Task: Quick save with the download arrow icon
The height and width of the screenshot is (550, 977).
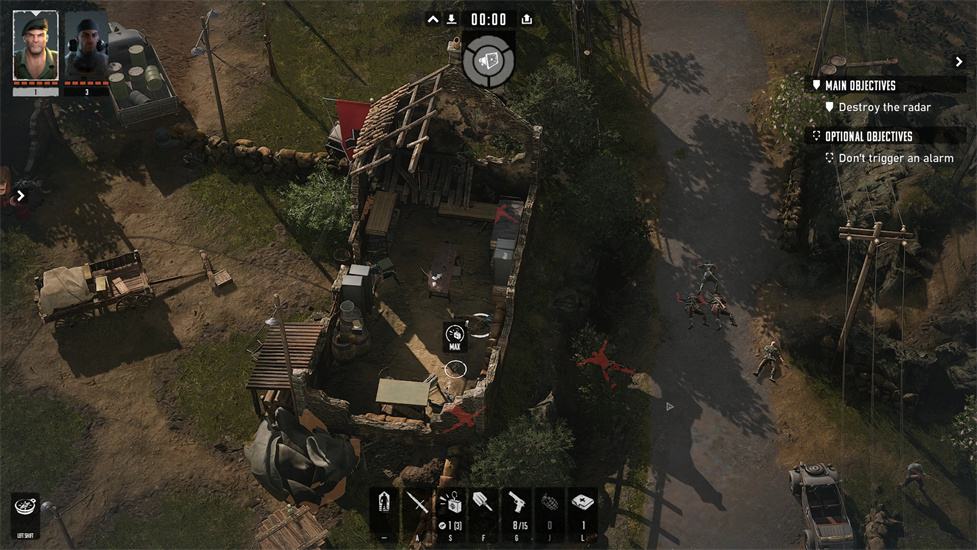Action: coord(452,19)
